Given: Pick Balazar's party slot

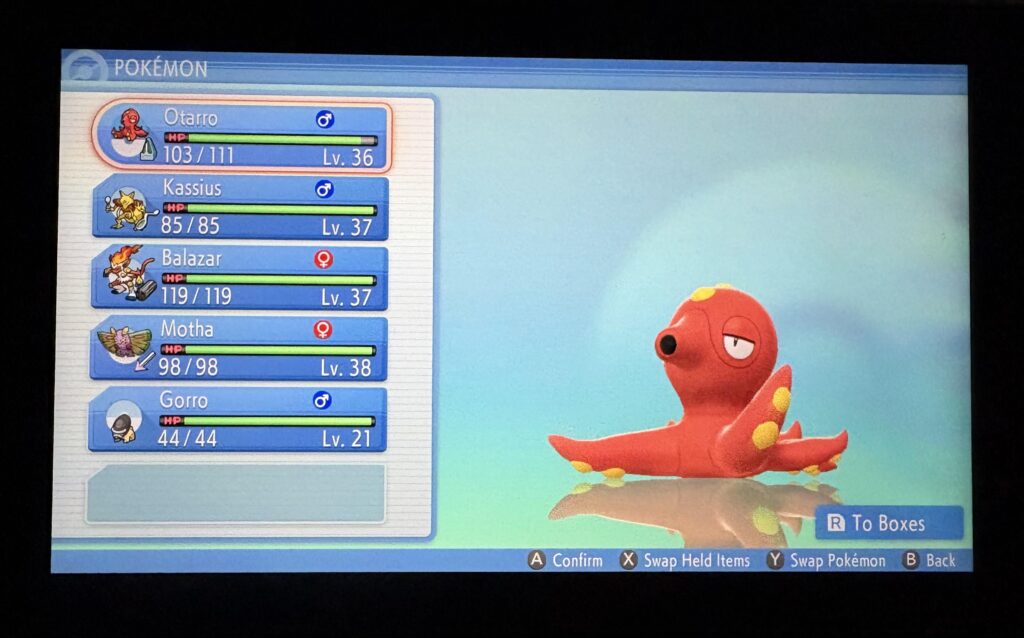Looking at the screenshot, I should tap(240, 277).
